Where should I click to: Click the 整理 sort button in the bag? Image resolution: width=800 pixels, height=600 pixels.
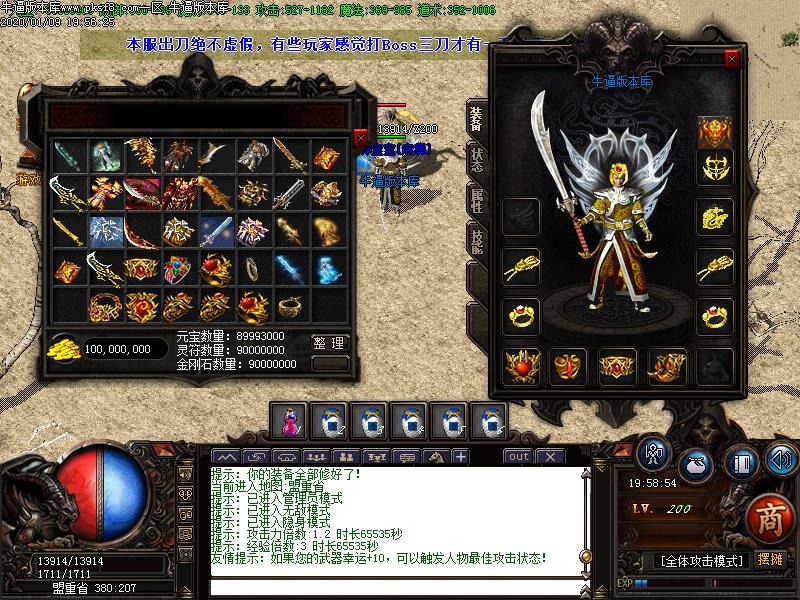pyautogui.click(x=329, y=343)
